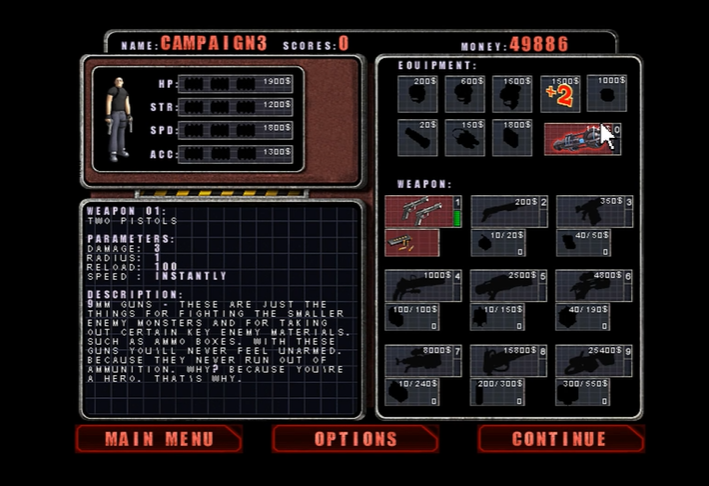Select the two pistols weapon slot 1
Screen dimensions: 709x486
422,211
